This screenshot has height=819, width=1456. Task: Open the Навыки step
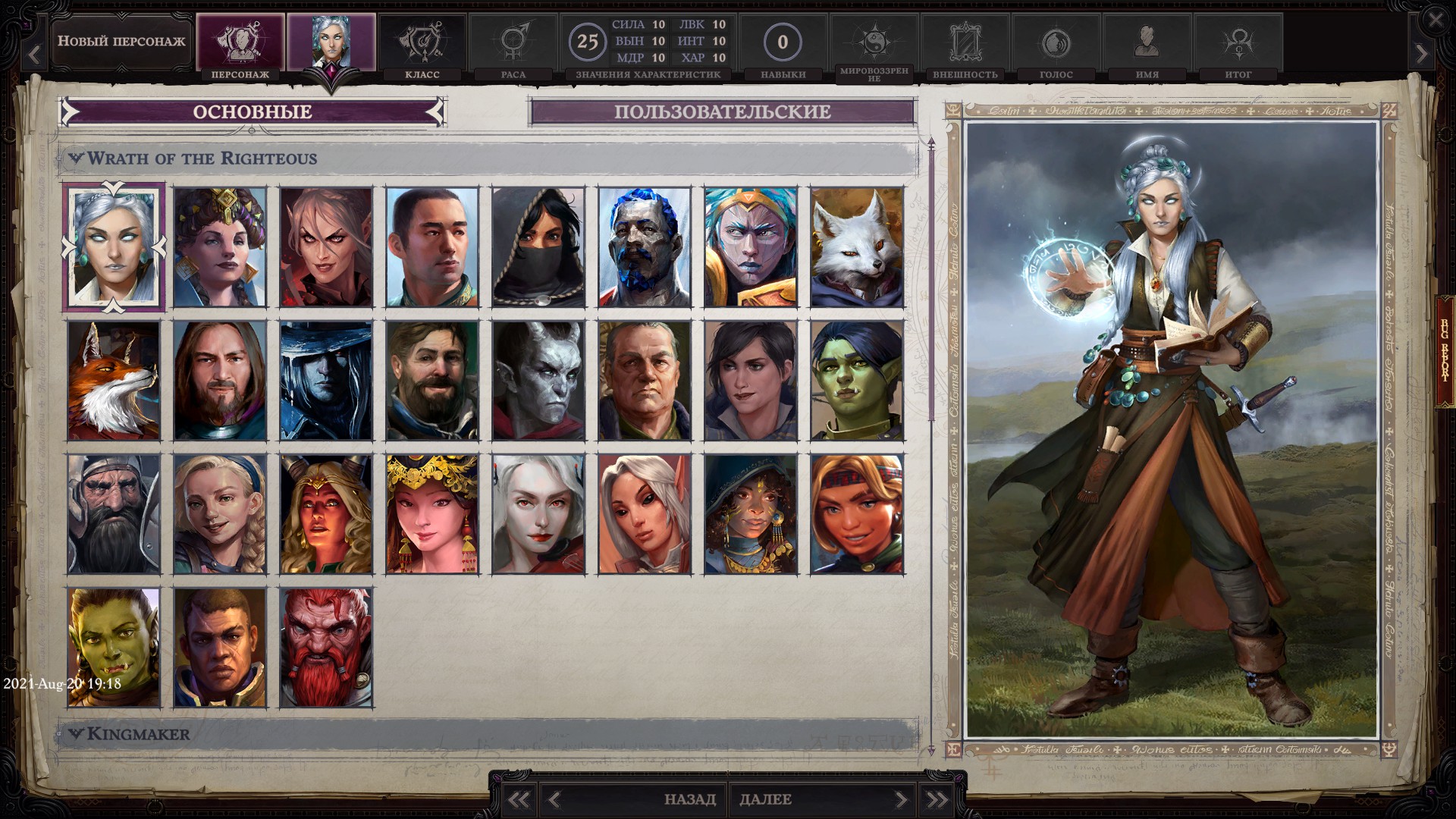tap(783, 45)
